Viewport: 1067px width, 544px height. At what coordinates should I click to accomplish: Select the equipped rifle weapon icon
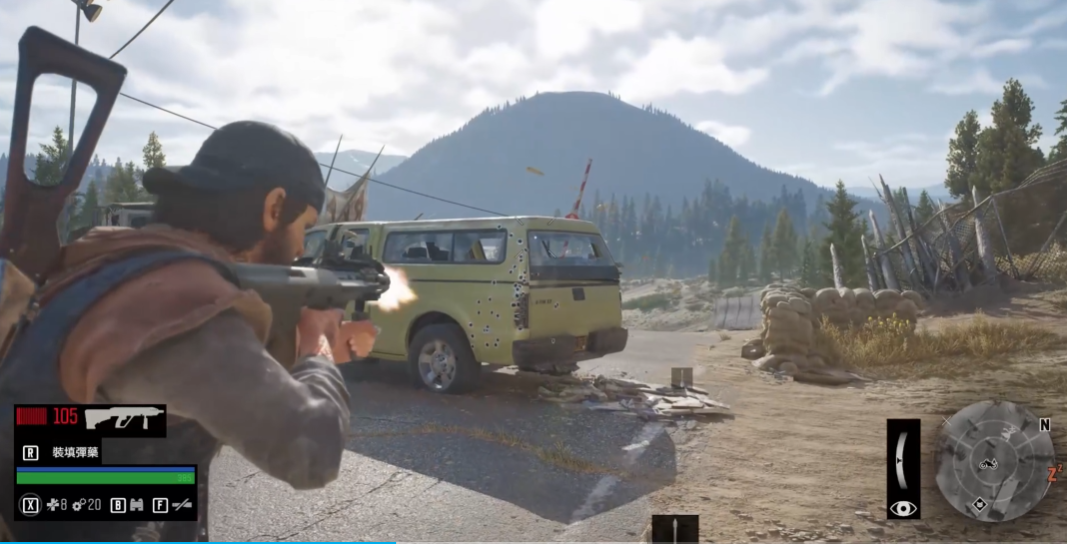coord(123,418)
